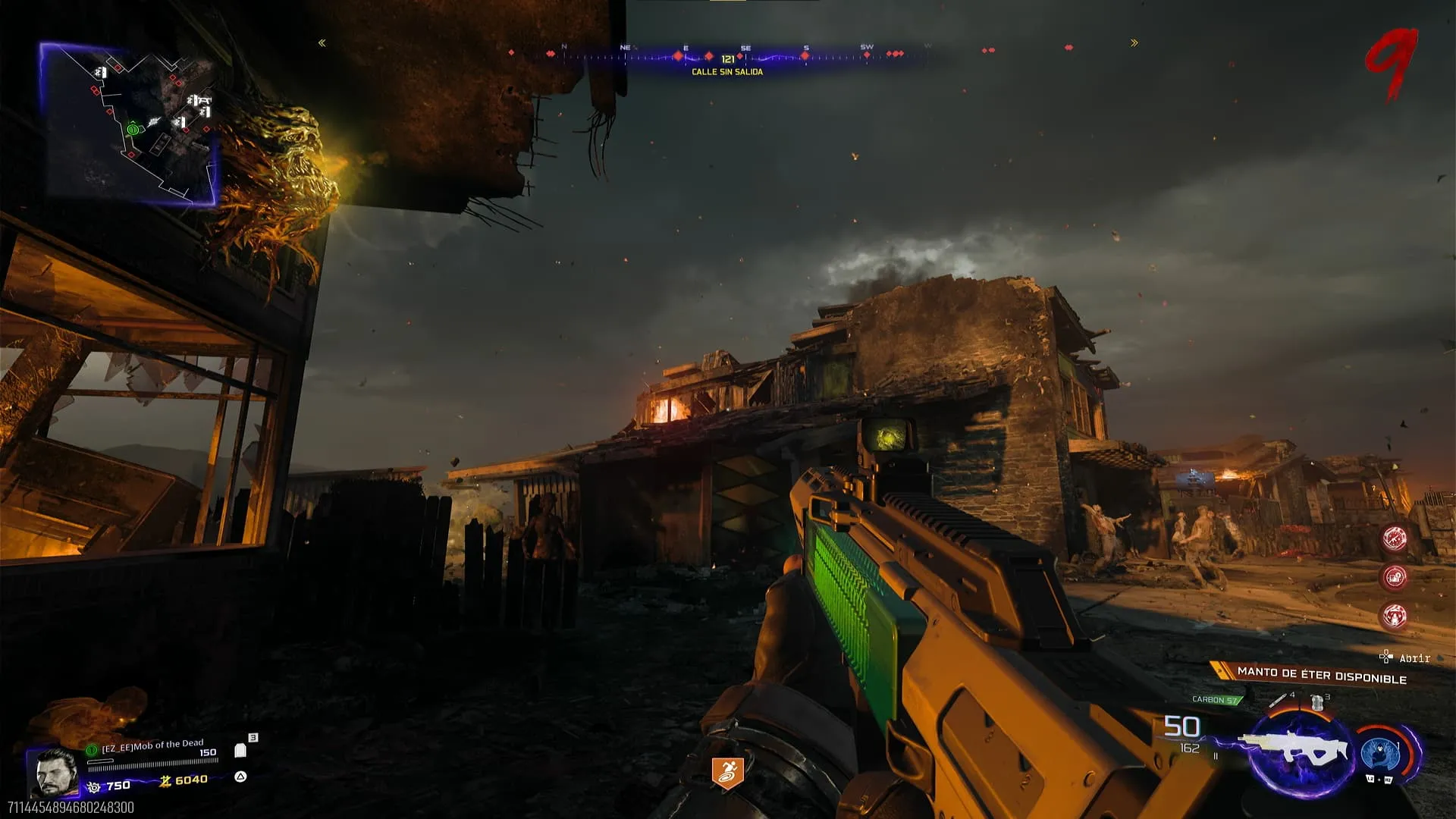Viewport: 1456px width, 819px height.
Task: Click the Manto de Éter Disponible banner
Action: (x=1321, y=675)
